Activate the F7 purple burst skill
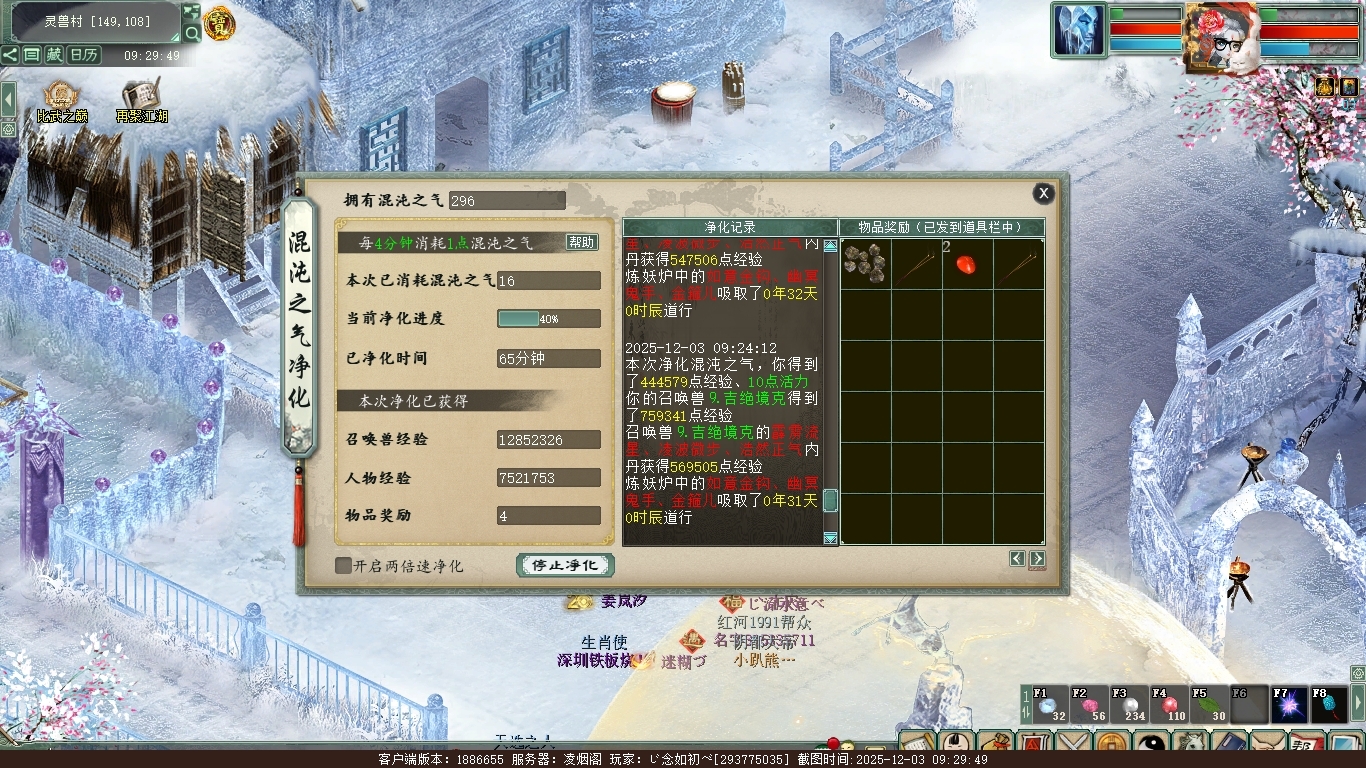The image size is (1366, 768). coord(1290,705)
